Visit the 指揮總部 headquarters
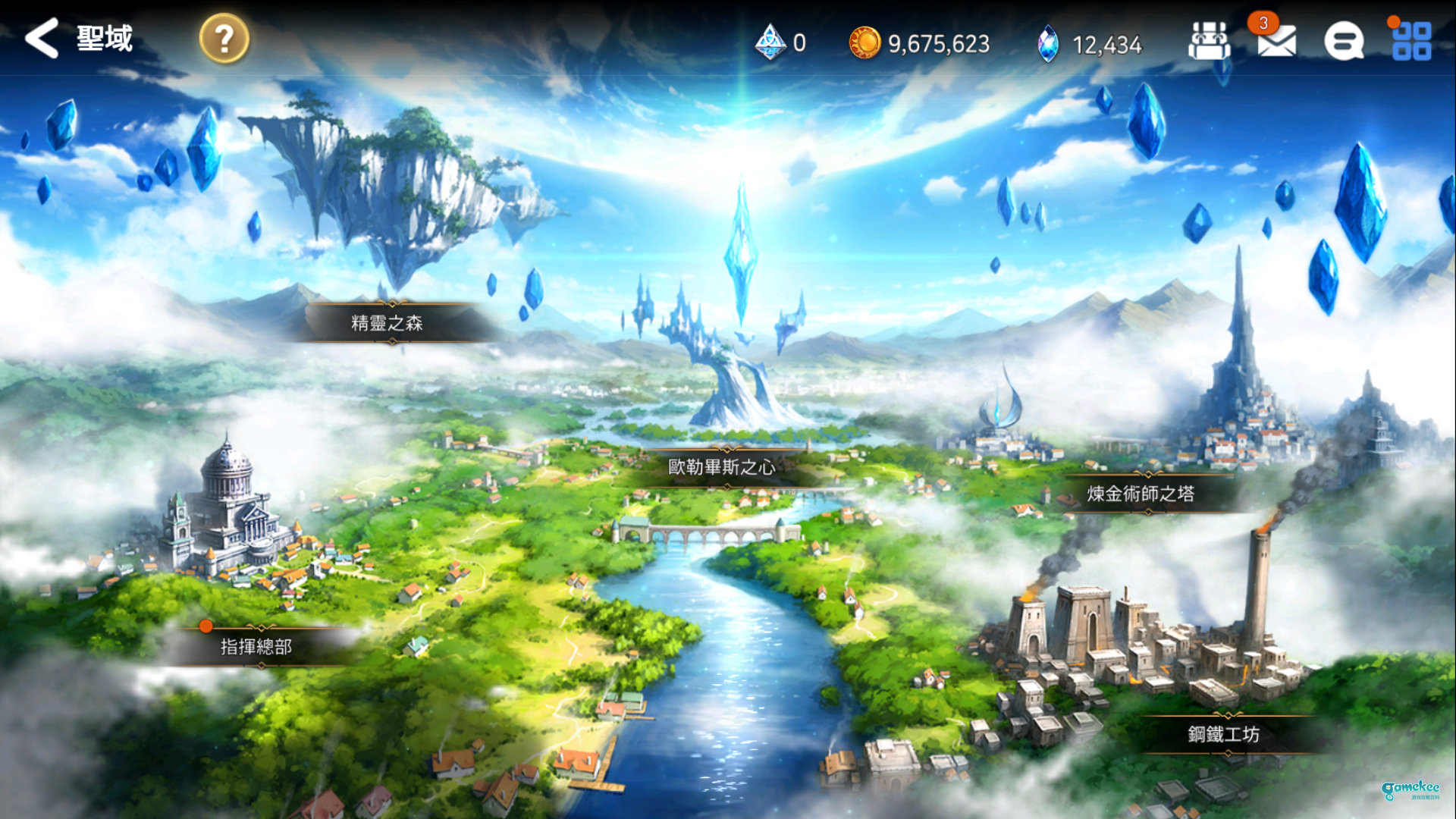 [x=256, y=647]
